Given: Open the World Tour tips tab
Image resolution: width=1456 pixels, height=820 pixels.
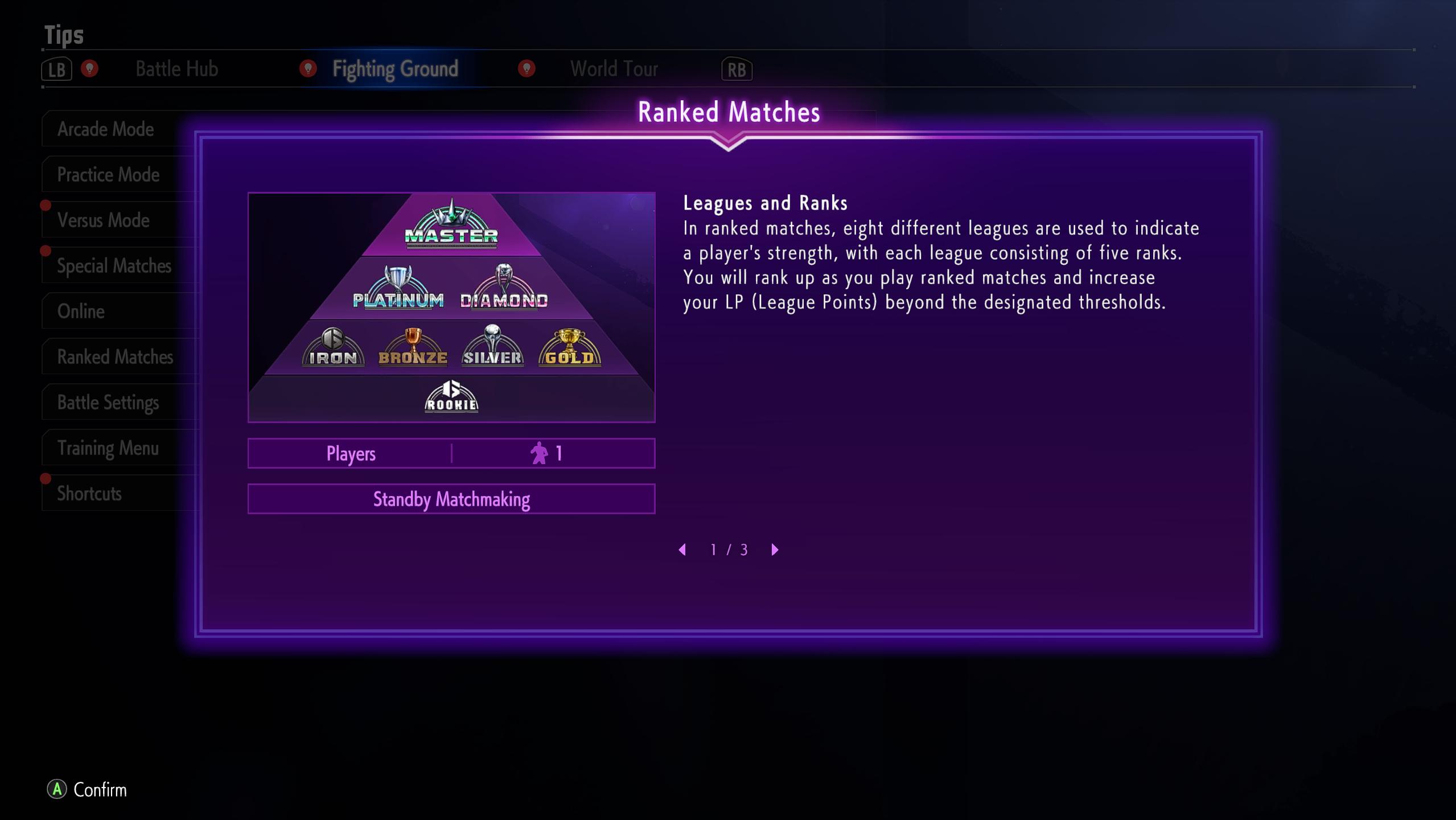Looking at the screenshot, I should pos(614,69).
